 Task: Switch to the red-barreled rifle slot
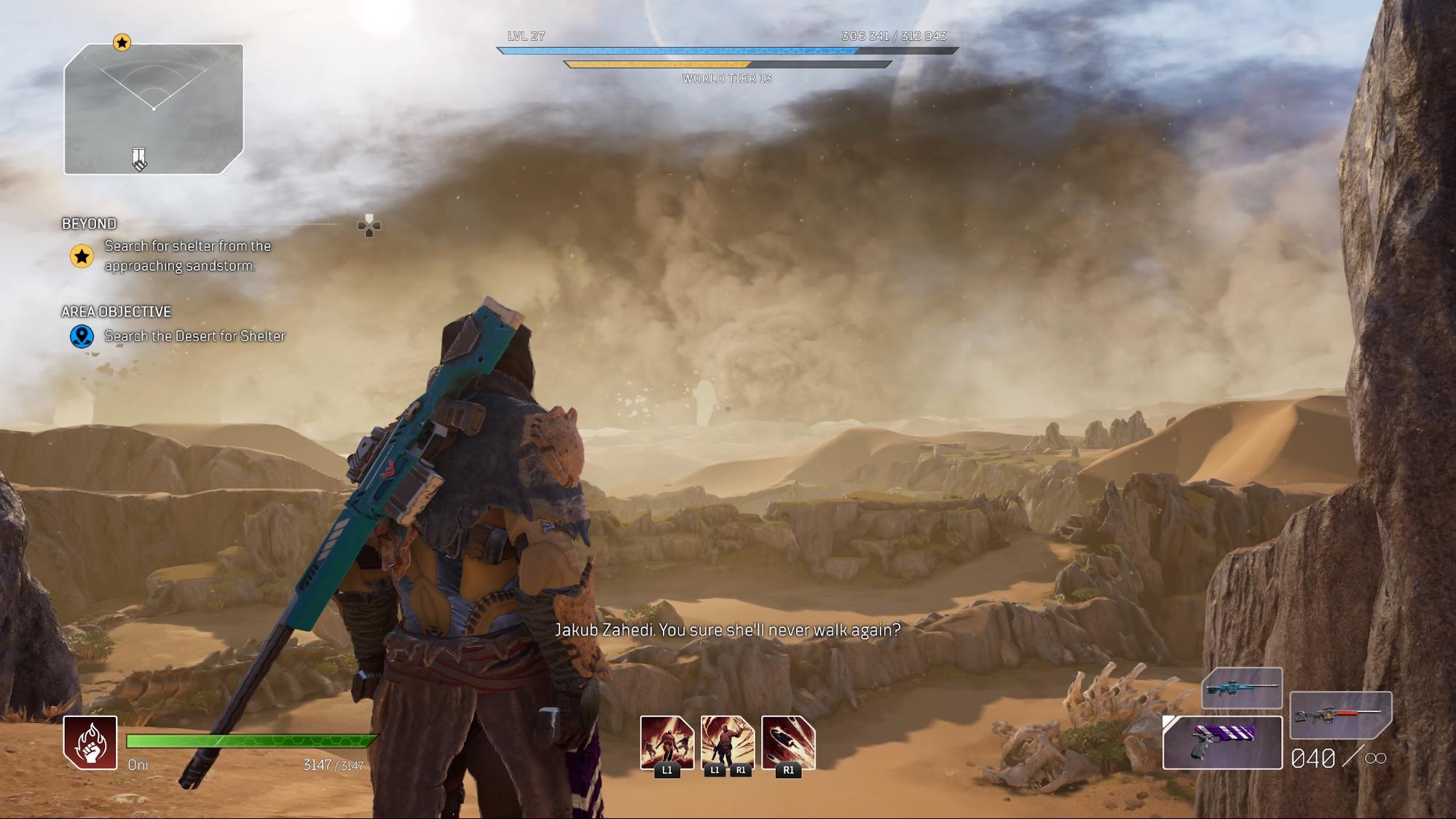1340,715
